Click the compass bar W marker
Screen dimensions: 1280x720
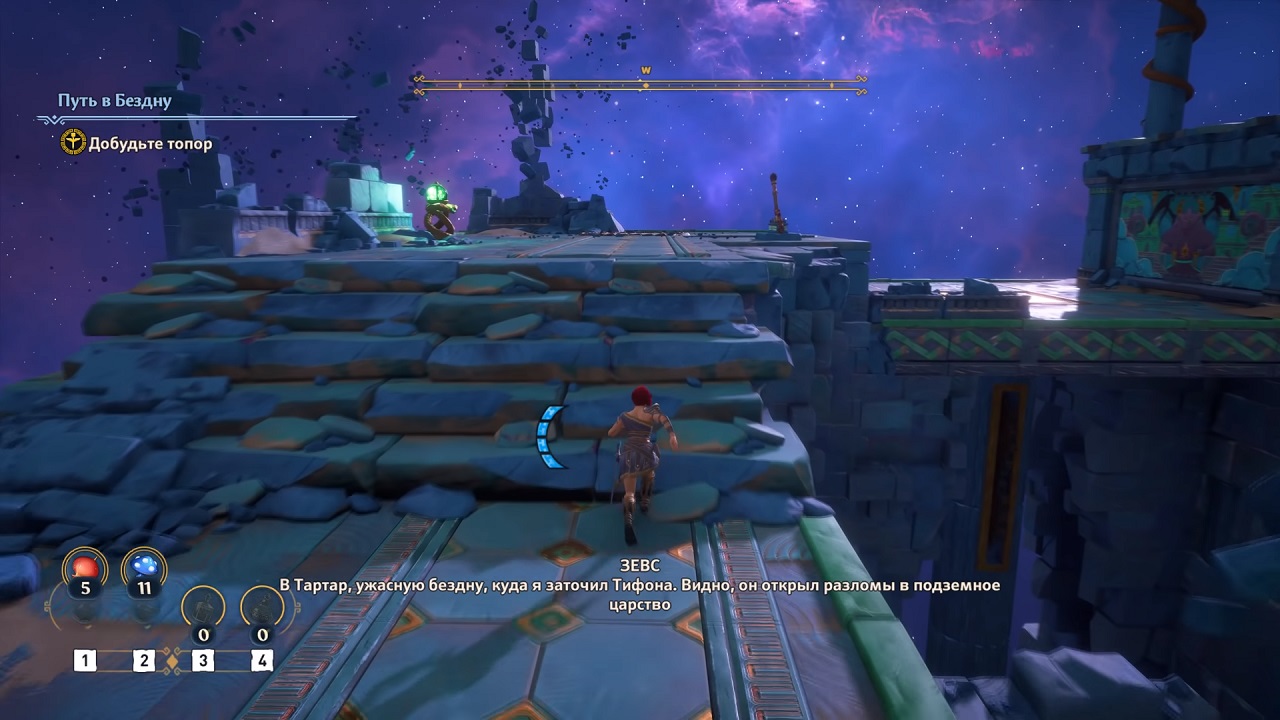click(x=646, y=71)
